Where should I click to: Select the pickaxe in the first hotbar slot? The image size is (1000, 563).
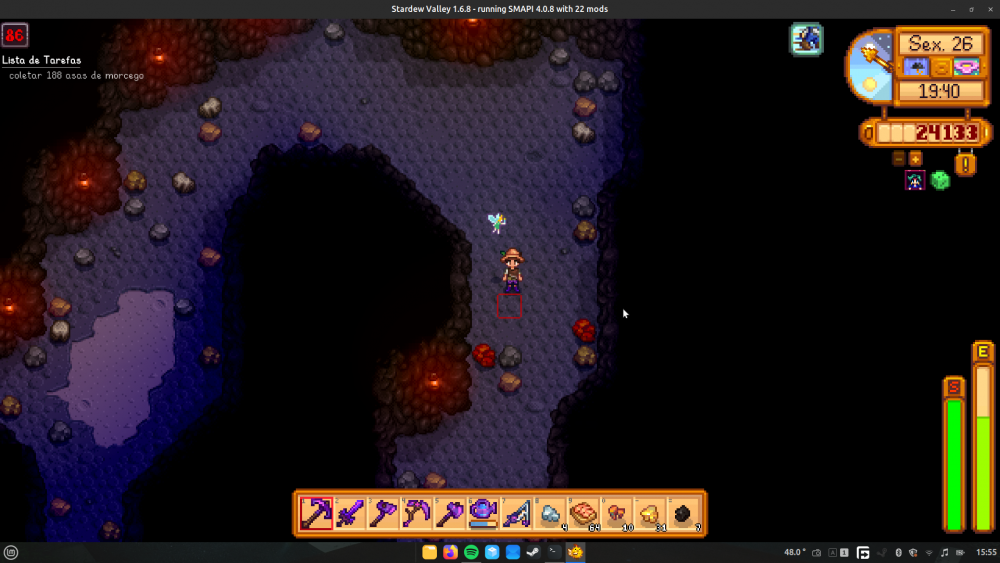coord(316,513)
